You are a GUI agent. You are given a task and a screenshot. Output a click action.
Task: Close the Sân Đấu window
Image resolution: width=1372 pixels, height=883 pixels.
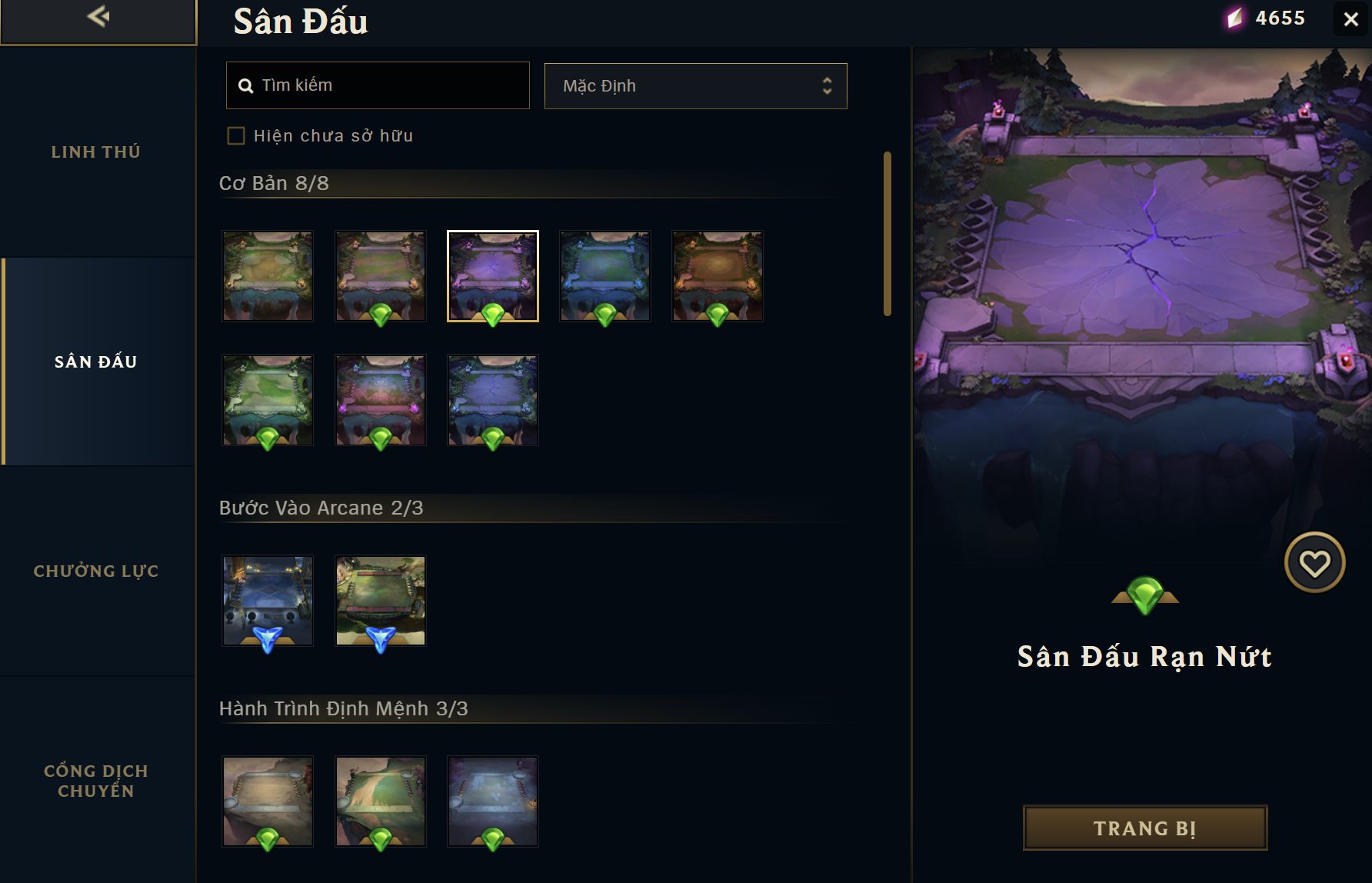(x=1350, y=19)
